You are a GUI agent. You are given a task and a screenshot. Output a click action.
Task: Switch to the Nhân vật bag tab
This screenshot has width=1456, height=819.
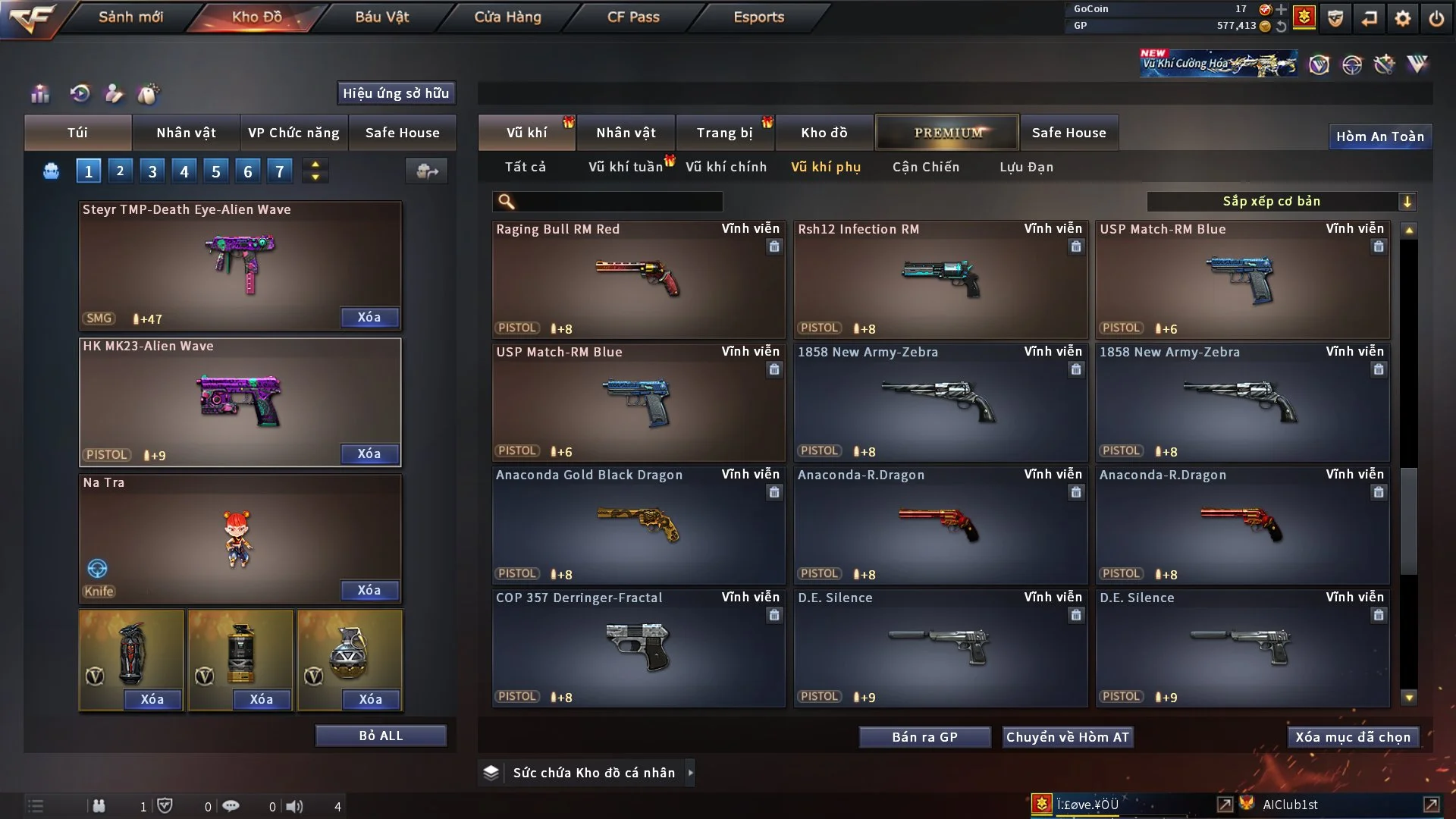[x=186, y=133]
